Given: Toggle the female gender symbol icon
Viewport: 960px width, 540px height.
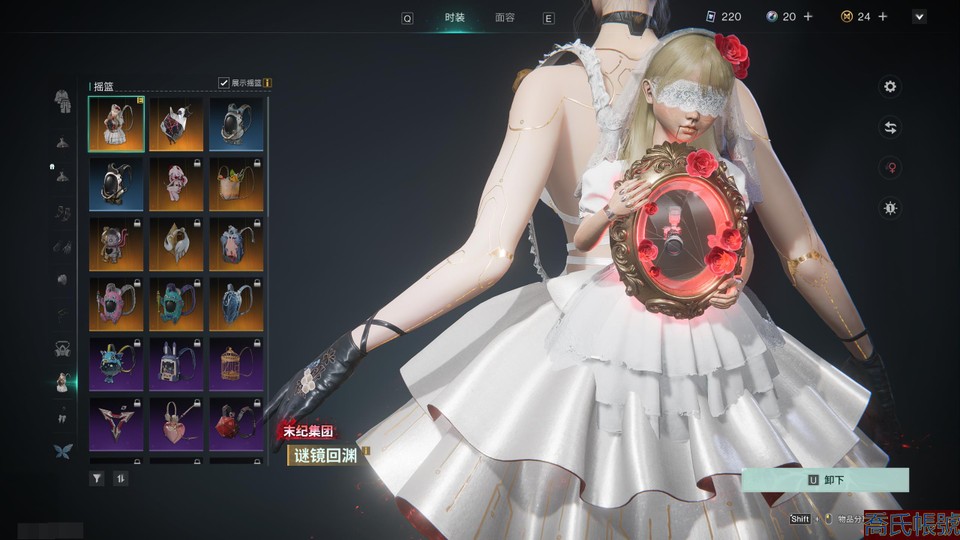Looking at the screenshot, I should coord(889,168).
